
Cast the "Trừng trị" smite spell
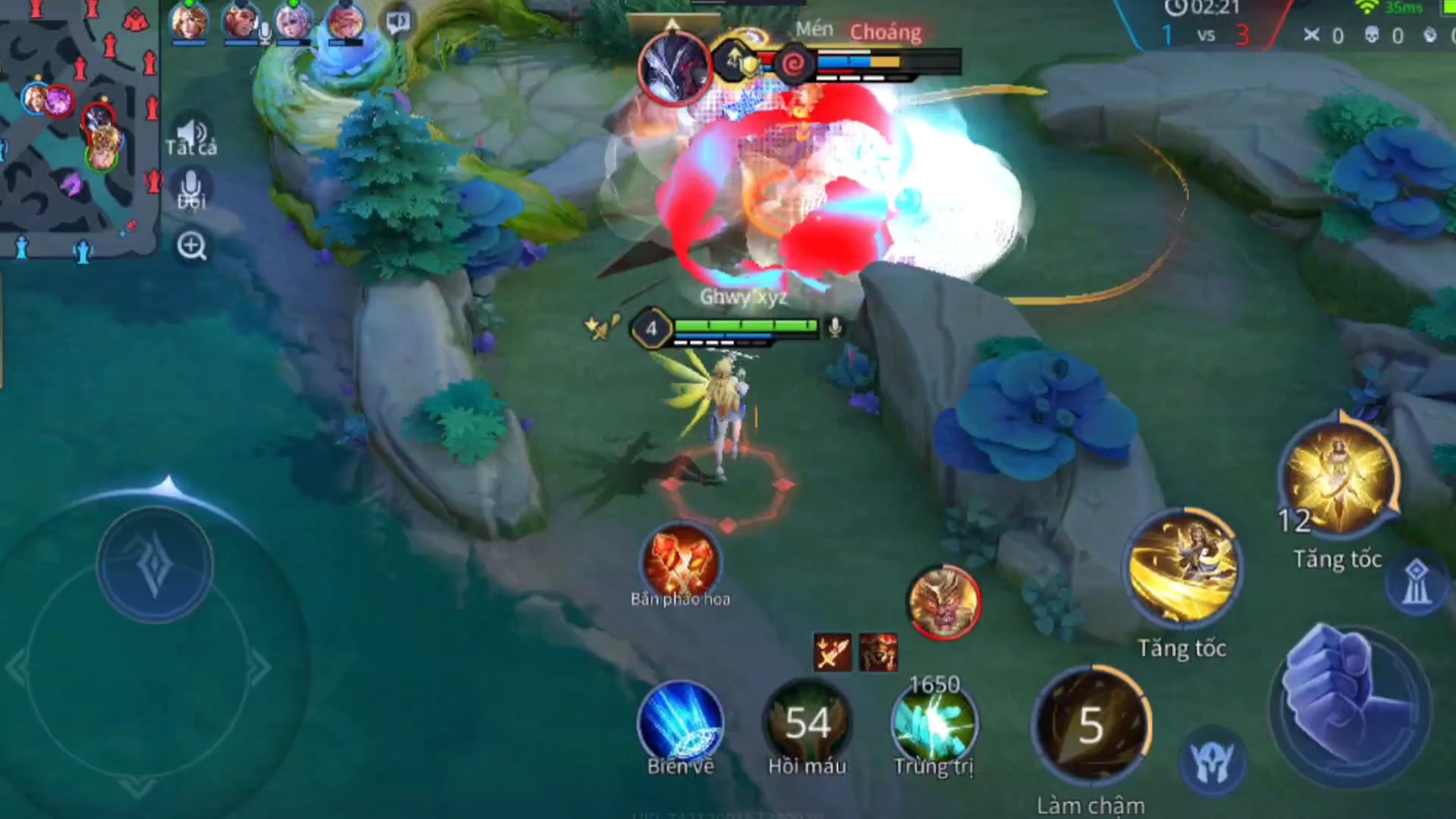(934, 726)
